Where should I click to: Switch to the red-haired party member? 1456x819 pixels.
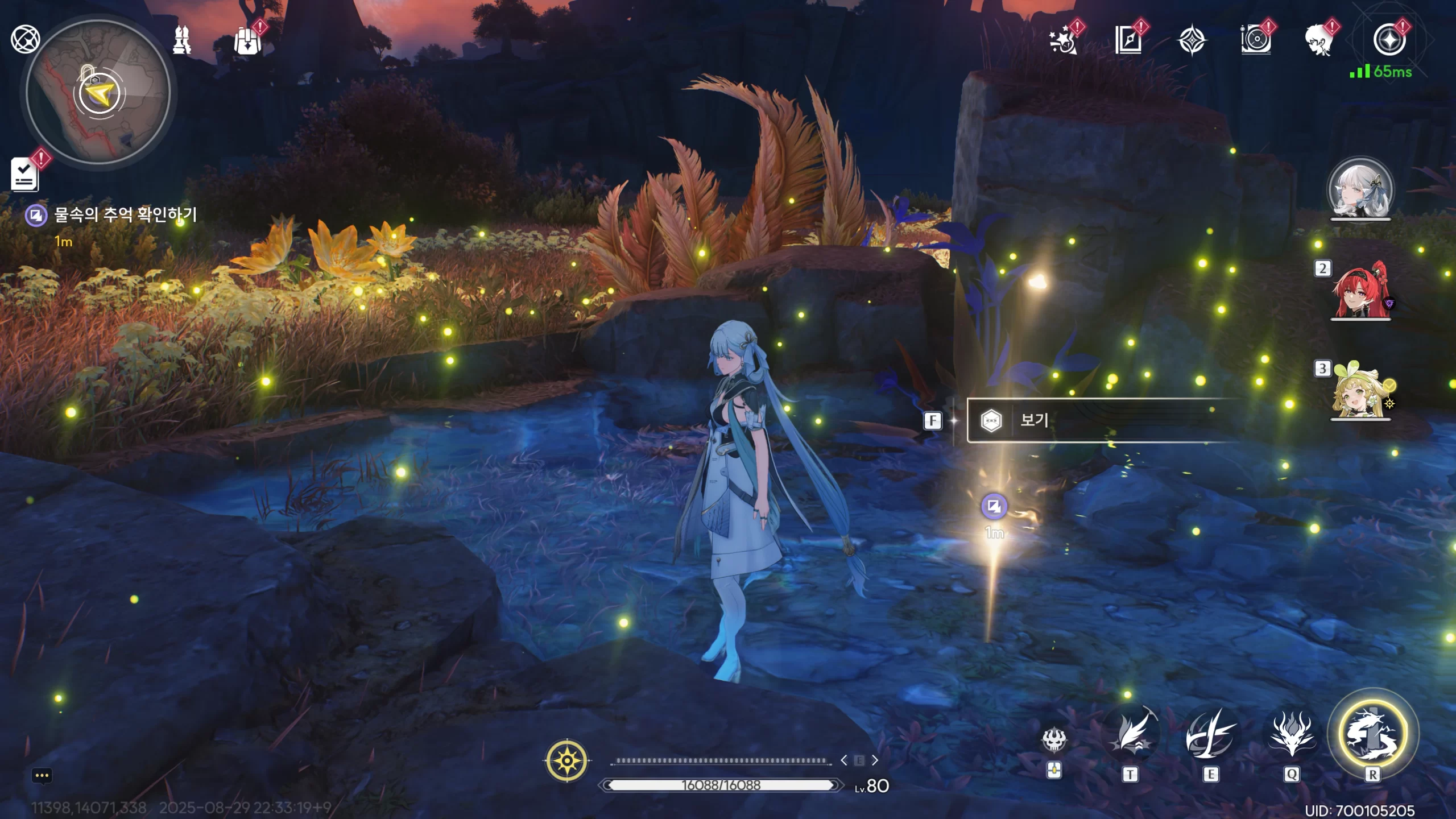pos(1360,290)
